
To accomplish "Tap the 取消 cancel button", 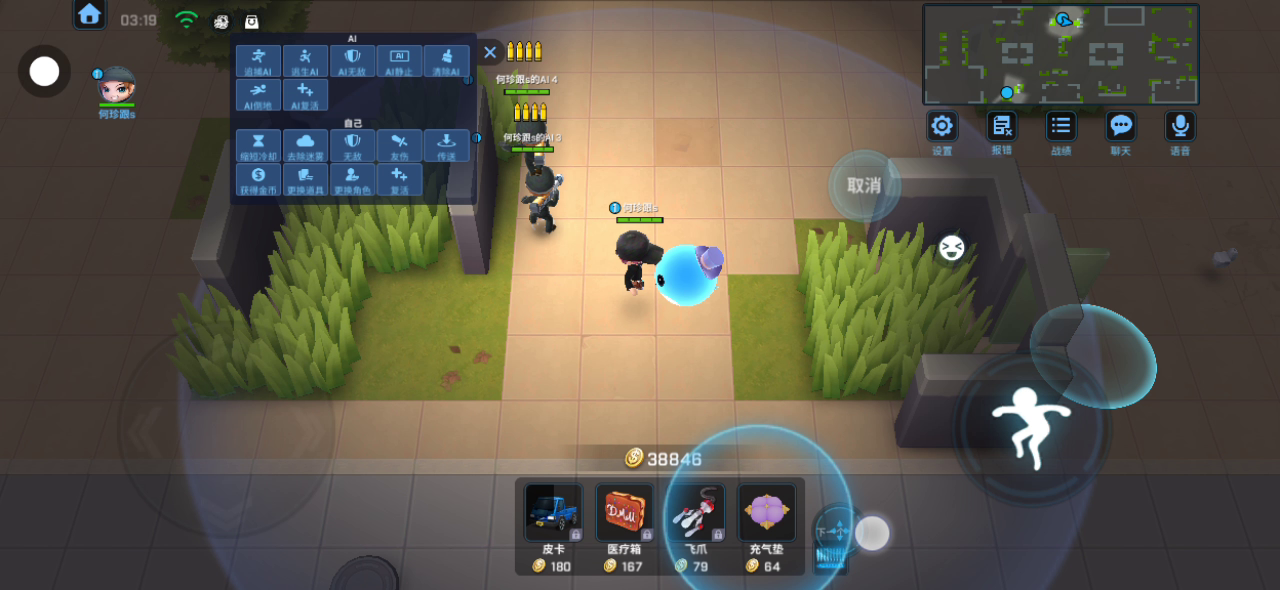I will [x=864, y=185].
